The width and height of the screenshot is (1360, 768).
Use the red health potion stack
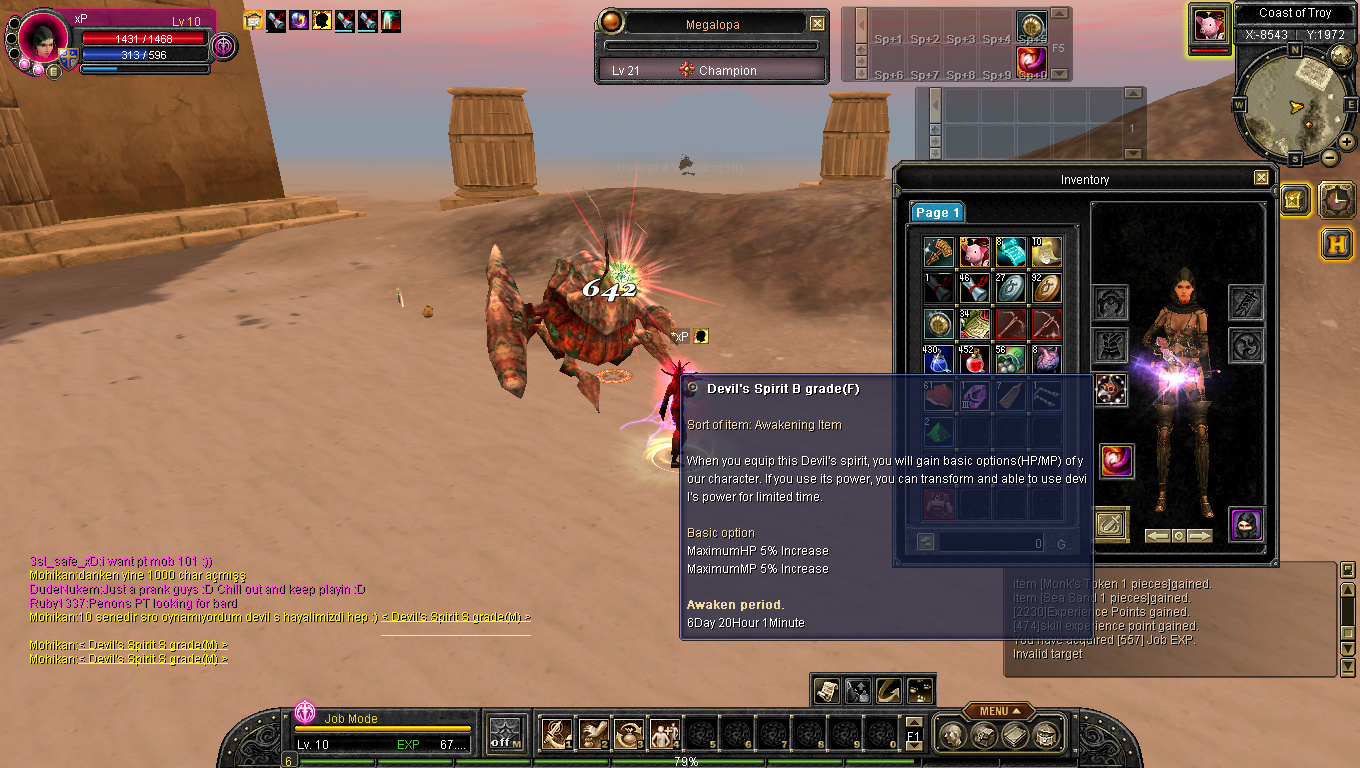pos(975,359)
